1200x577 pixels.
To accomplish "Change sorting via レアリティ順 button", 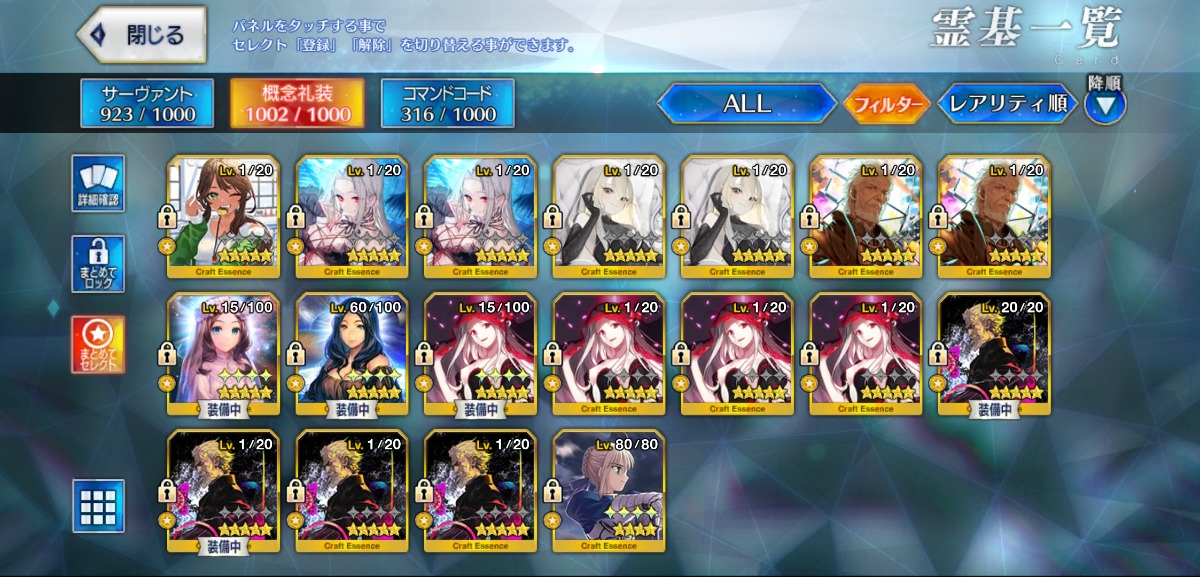I will (x=1006, y=103).
